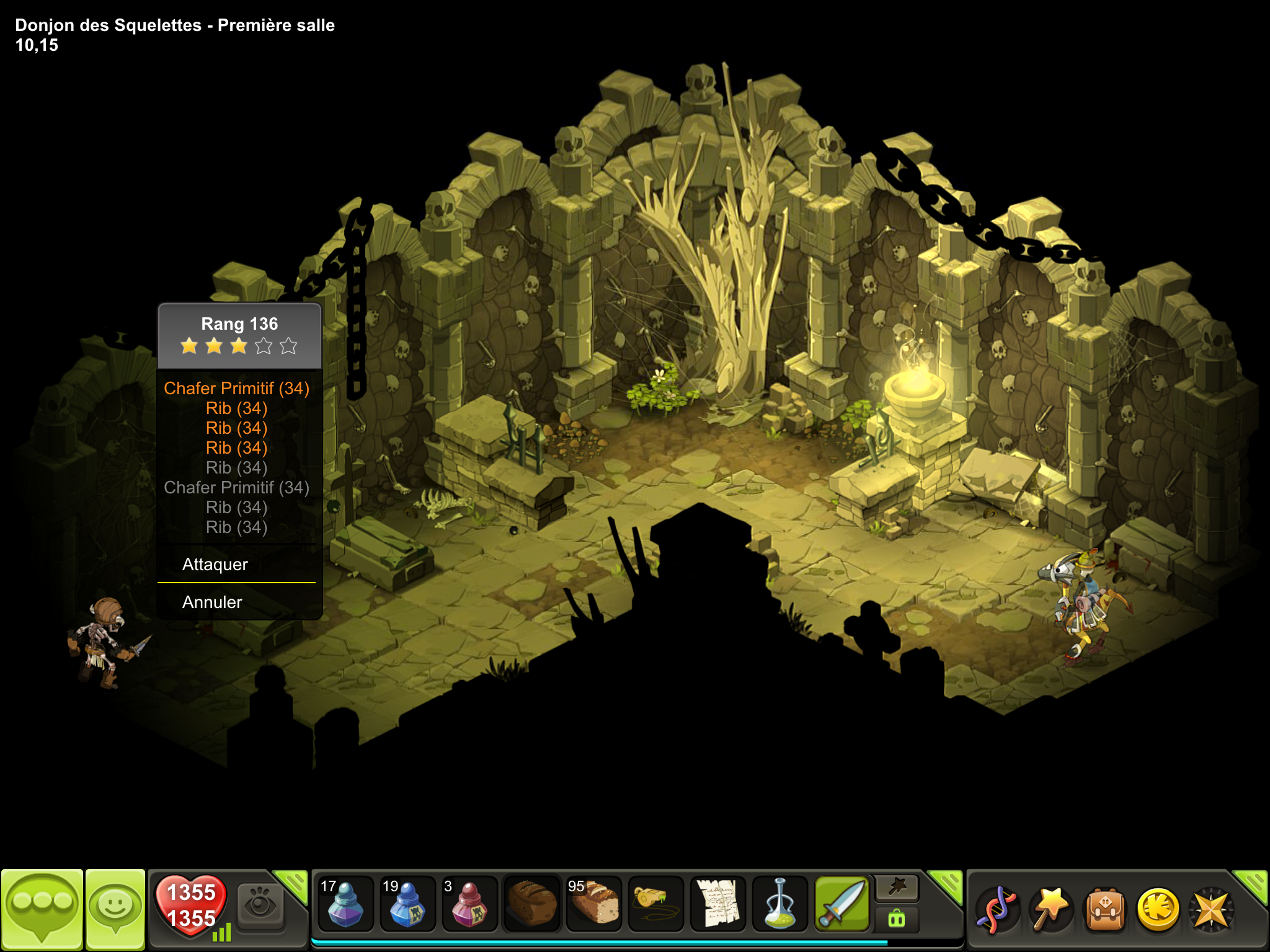Select the dark brown bread loaf slot

pyautogui.click(x=531, y=904)
